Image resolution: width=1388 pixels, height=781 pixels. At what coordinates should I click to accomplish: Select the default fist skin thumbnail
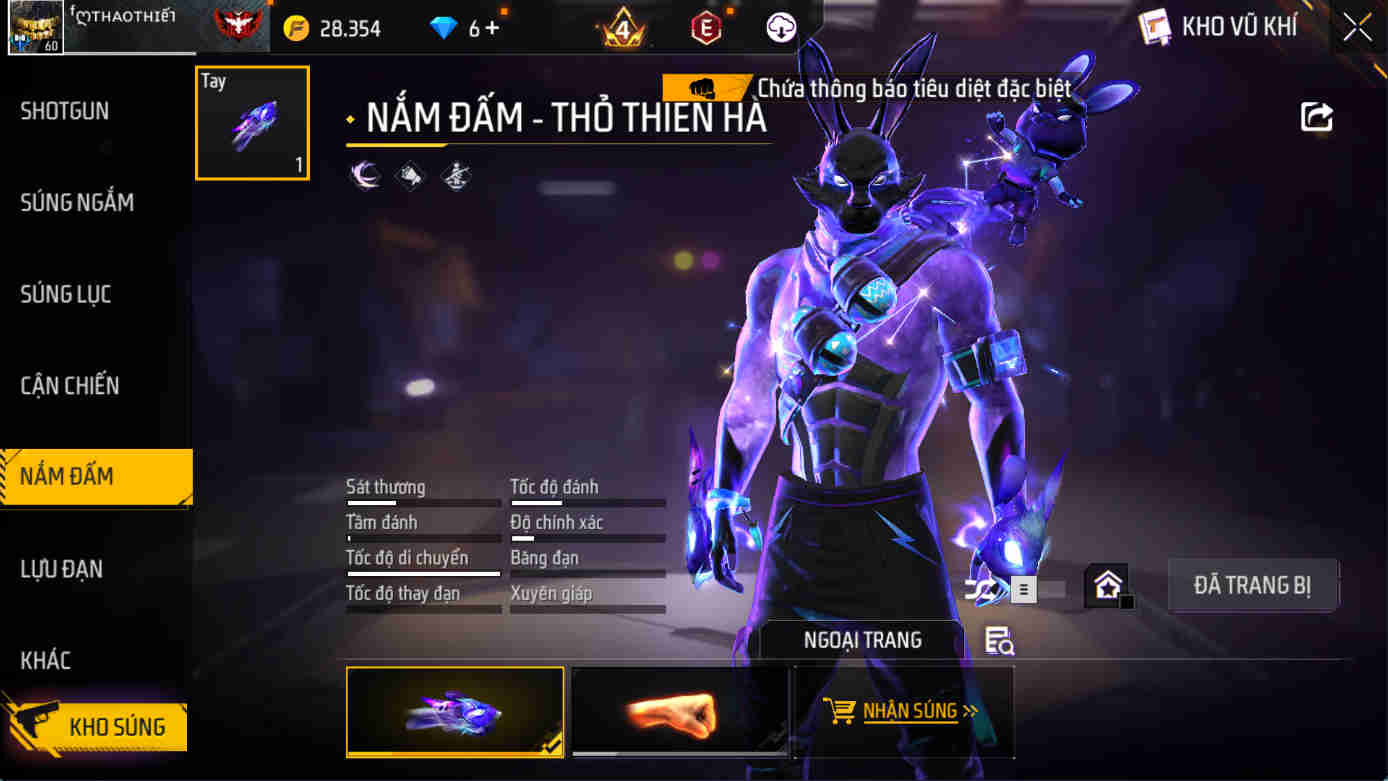tap(679, 712)
